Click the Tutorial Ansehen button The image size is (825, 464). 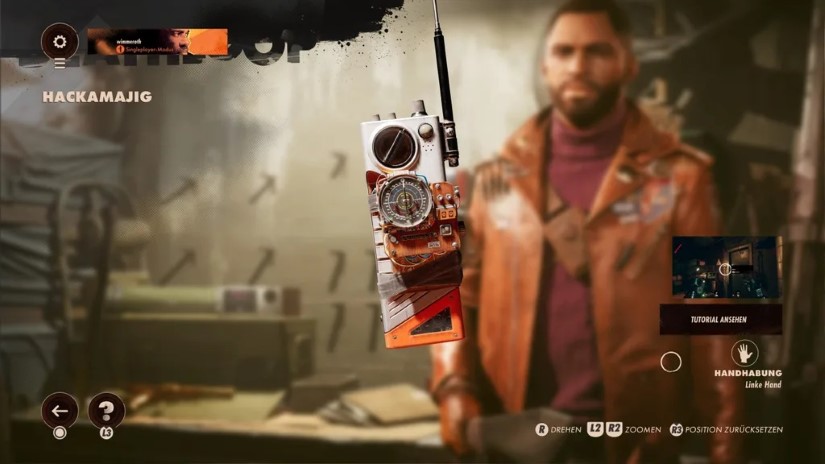click(720, 320)
